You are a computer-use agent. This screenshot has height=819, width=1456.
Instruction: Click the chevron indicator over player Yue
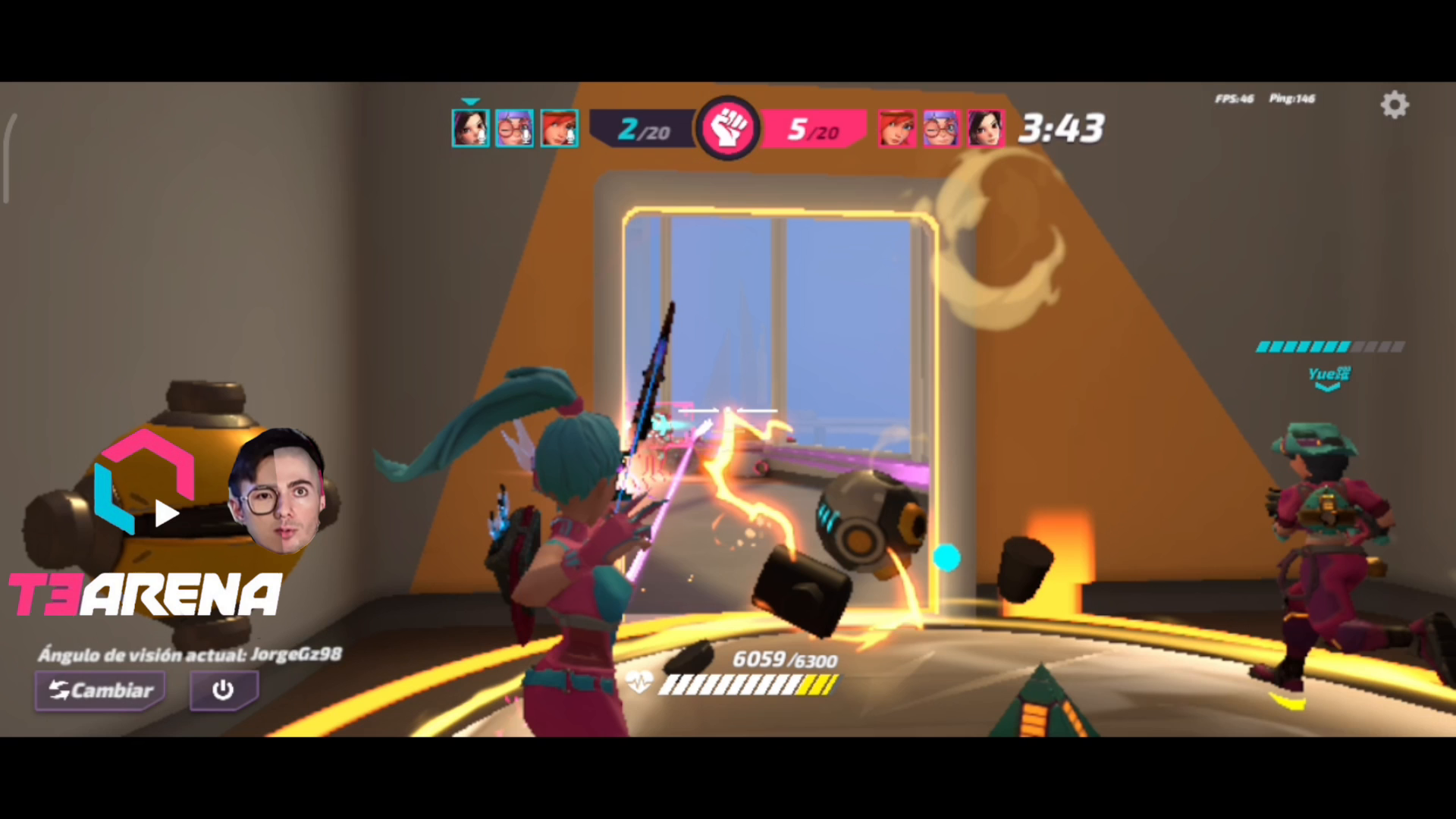coord(1328,385)
